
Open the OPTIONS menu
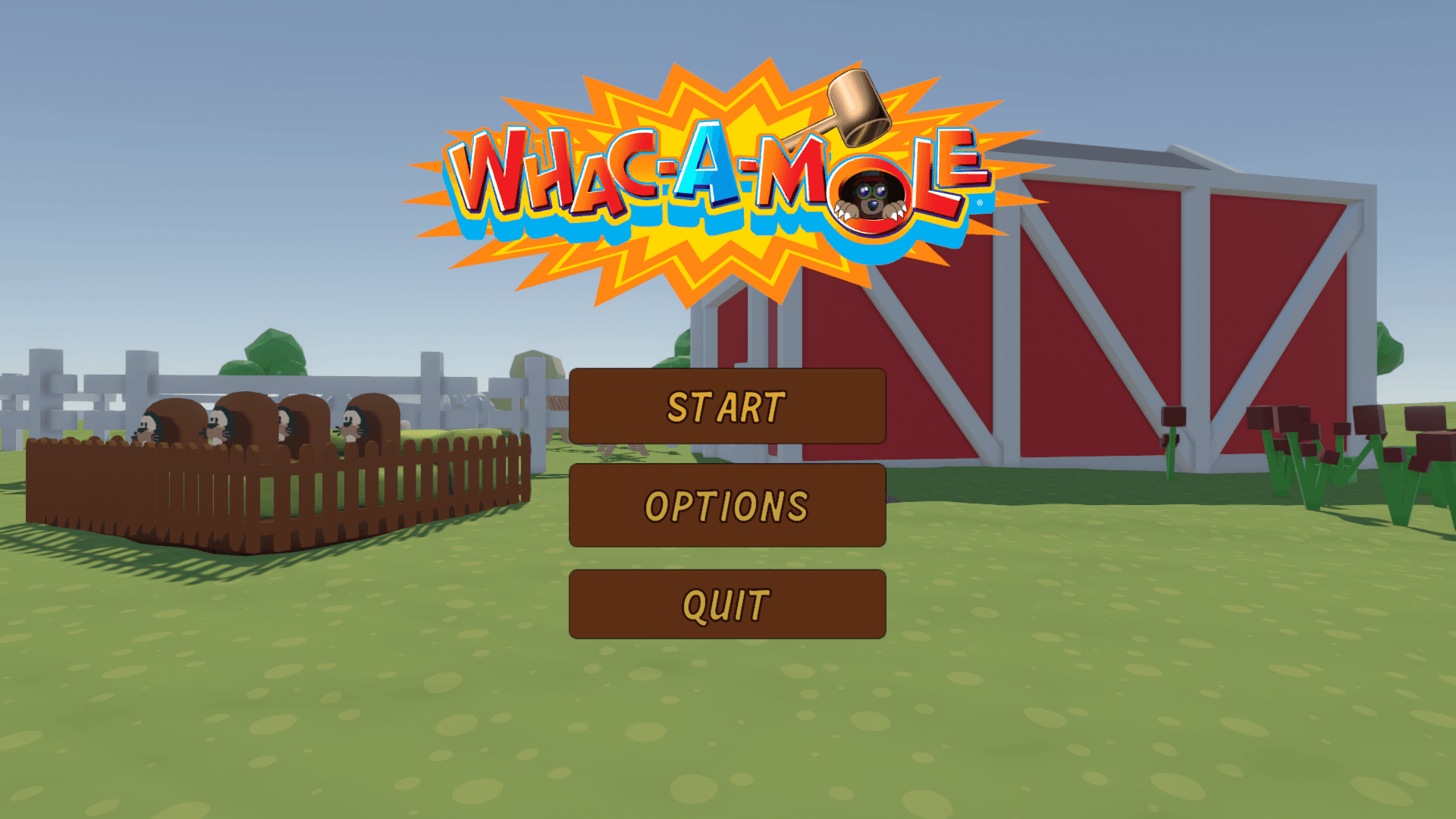click(726, 504)
